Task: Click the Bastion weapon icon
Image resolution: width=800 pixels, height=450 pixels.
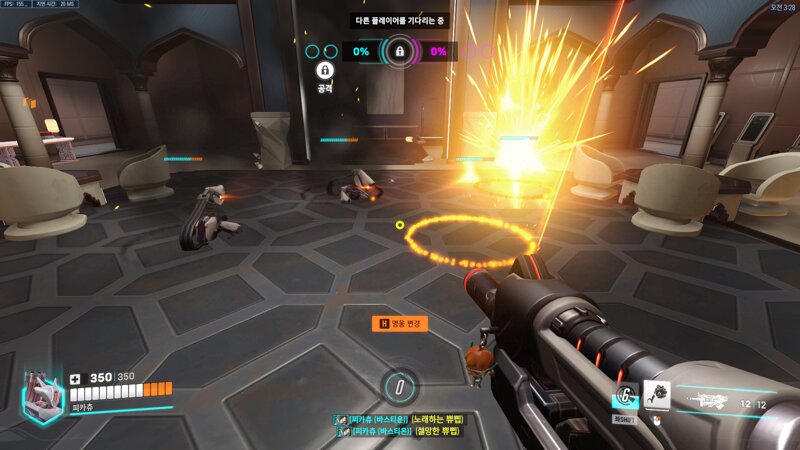Action: coord(714,402)
